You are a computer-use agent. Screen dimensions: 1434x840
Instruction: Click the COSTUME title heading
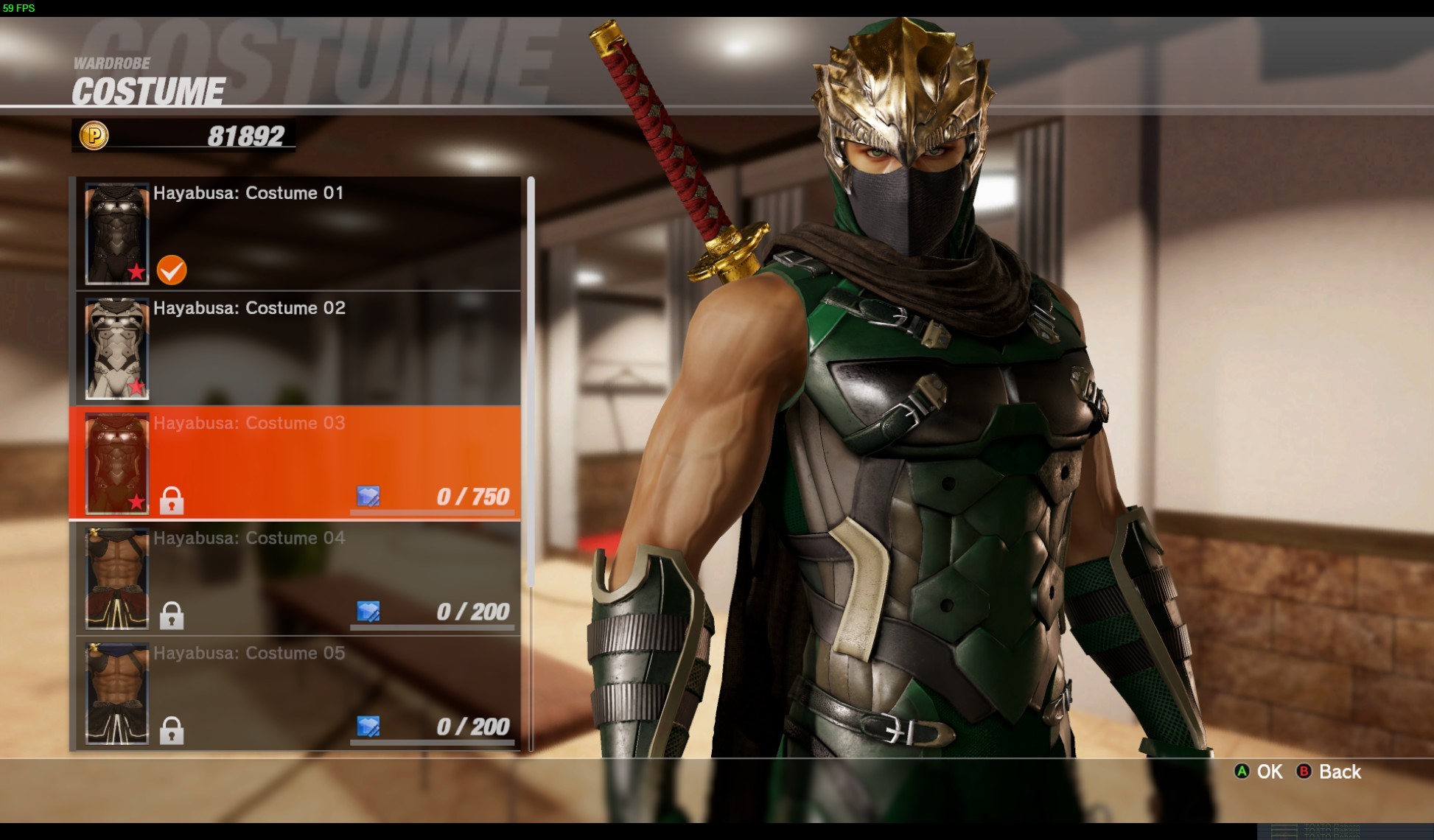coord(147,92)
